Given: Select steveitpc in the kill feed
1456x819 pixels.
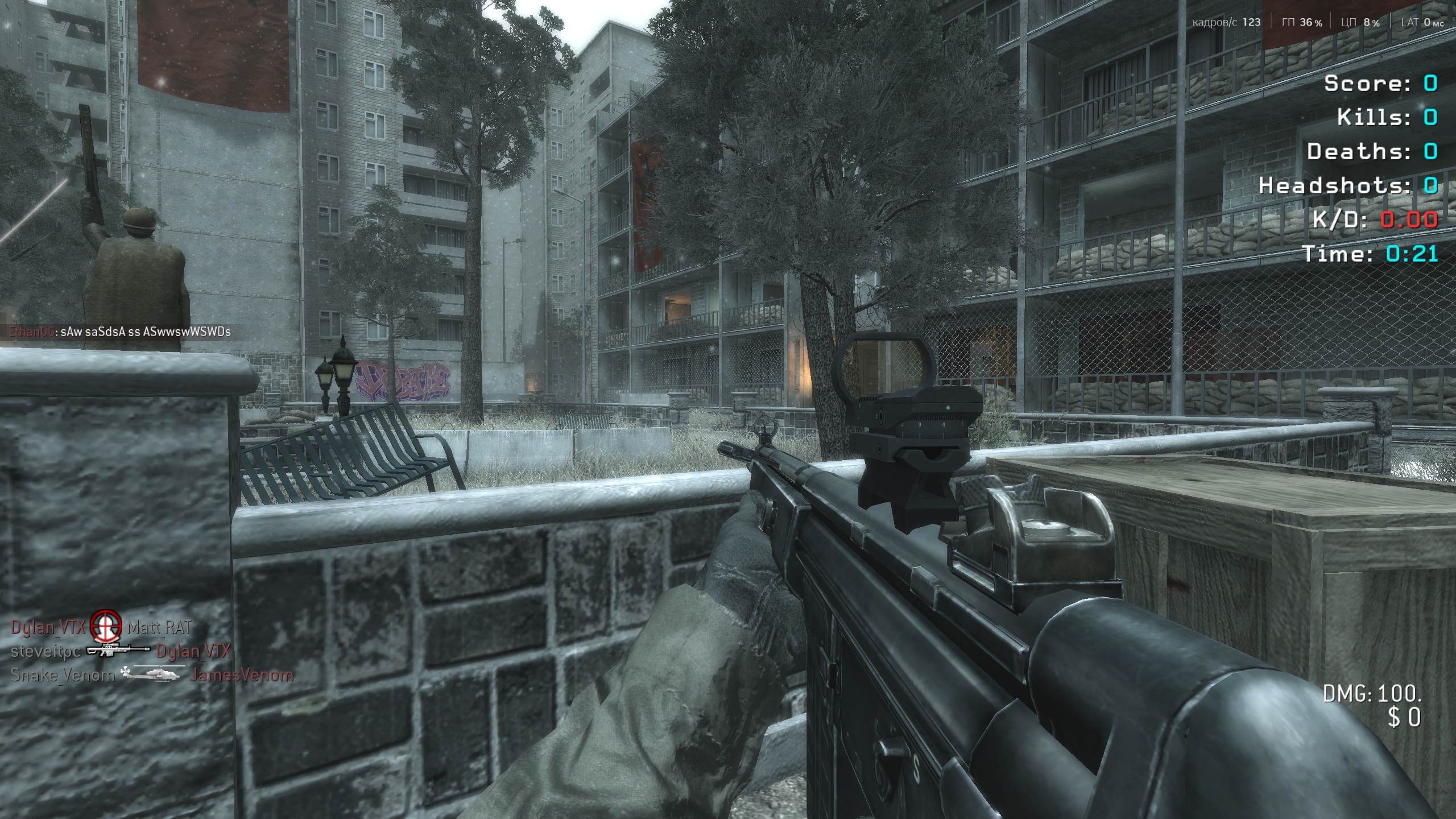Looking at the screenshot, I should (x=45, y=651).
